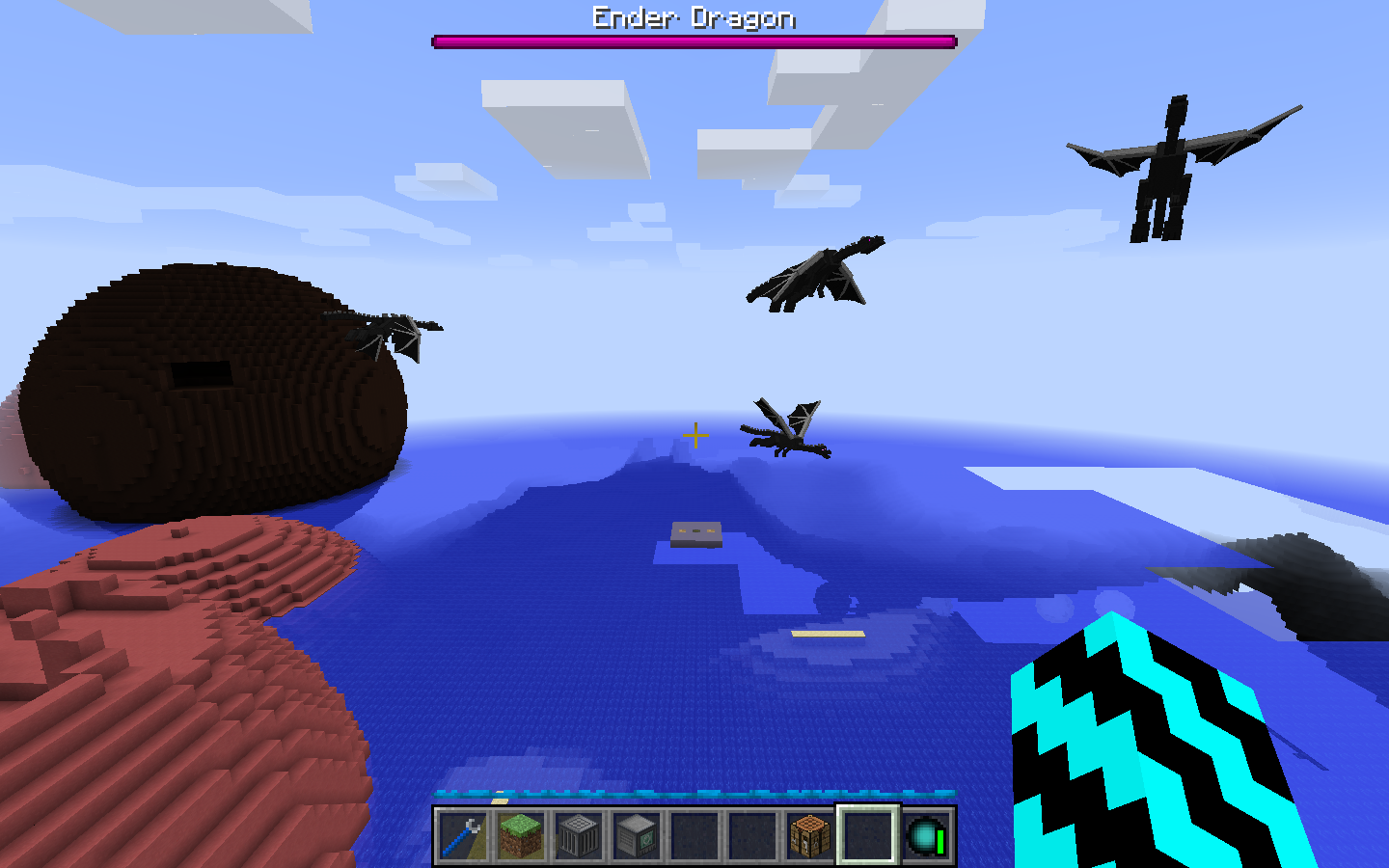The height and width of the screenshot is (868, 1389).
Task: Choose the dark grated machine block slot
Action: (x=579, y=835)
